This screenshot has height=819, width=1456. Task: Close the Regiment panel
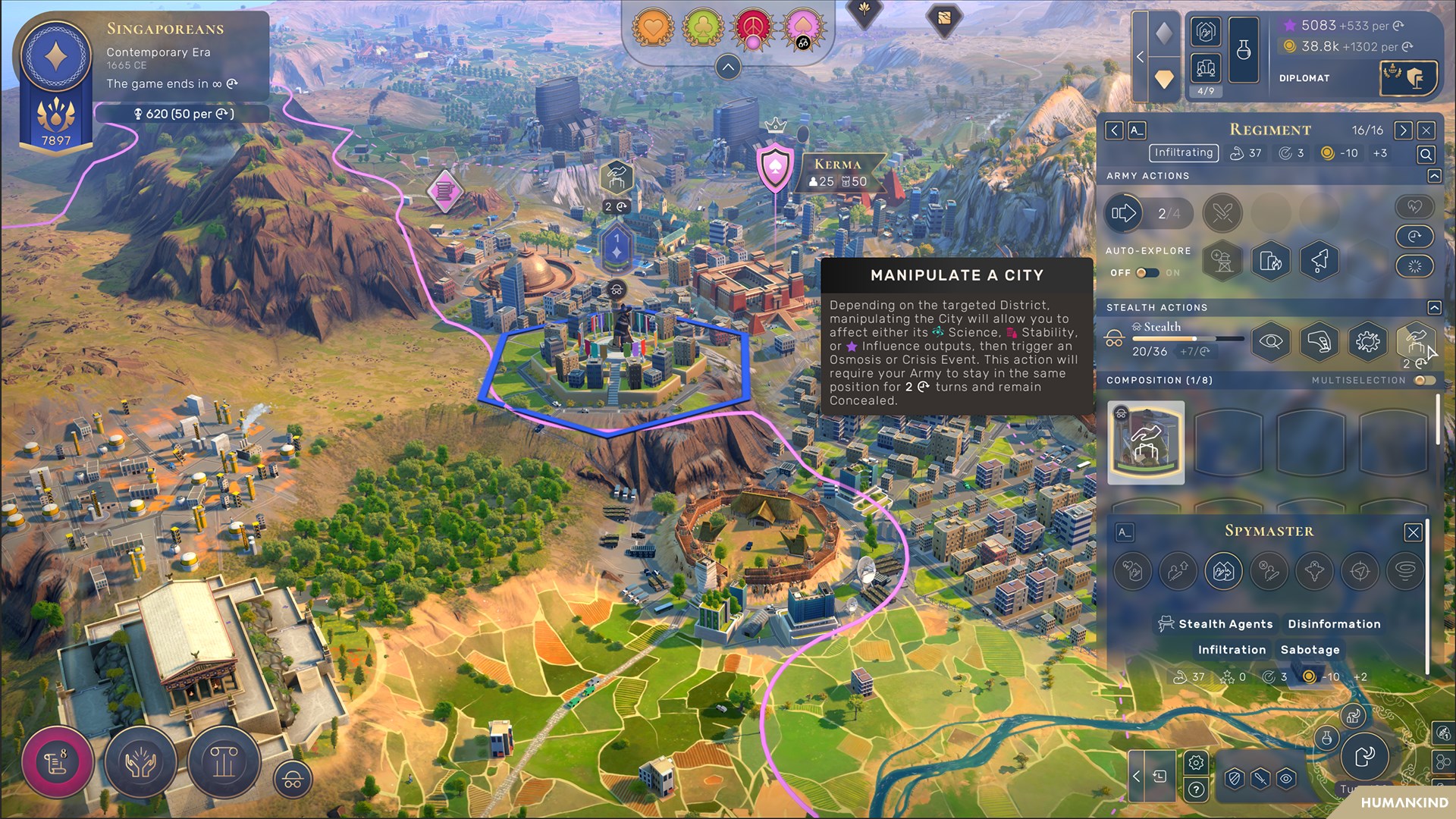(x=1426, y=130)
